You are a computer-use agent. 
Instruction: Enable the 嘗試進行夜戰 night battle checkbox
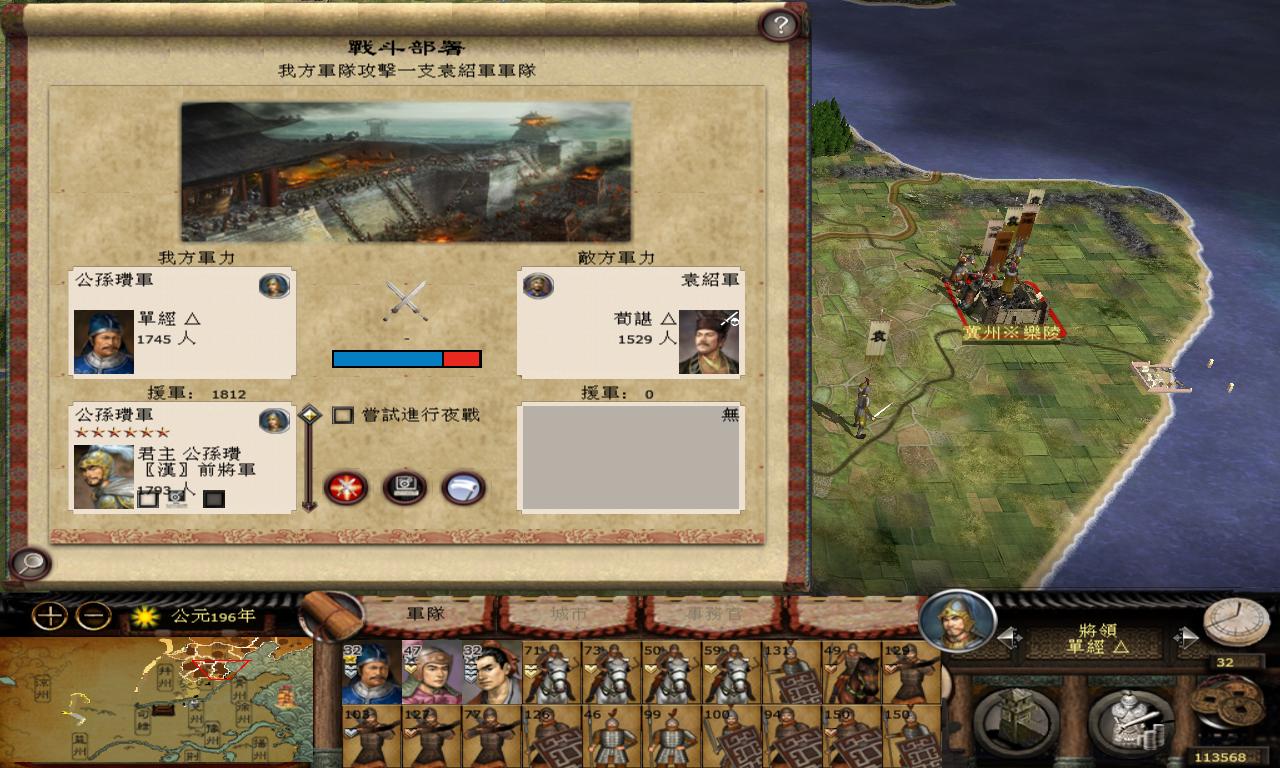pyautogui.click(x=343, y=415)
